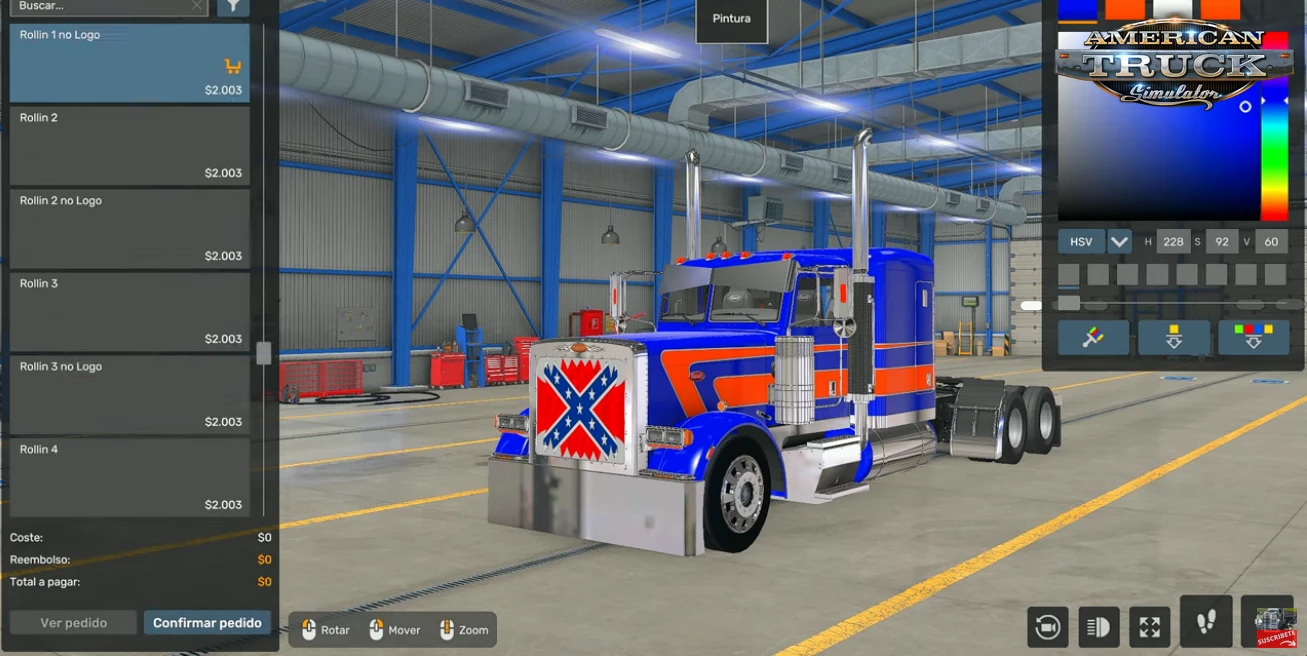
Task: Choose the Rollin 3 no Logo paint
Action: coord(129,395)
